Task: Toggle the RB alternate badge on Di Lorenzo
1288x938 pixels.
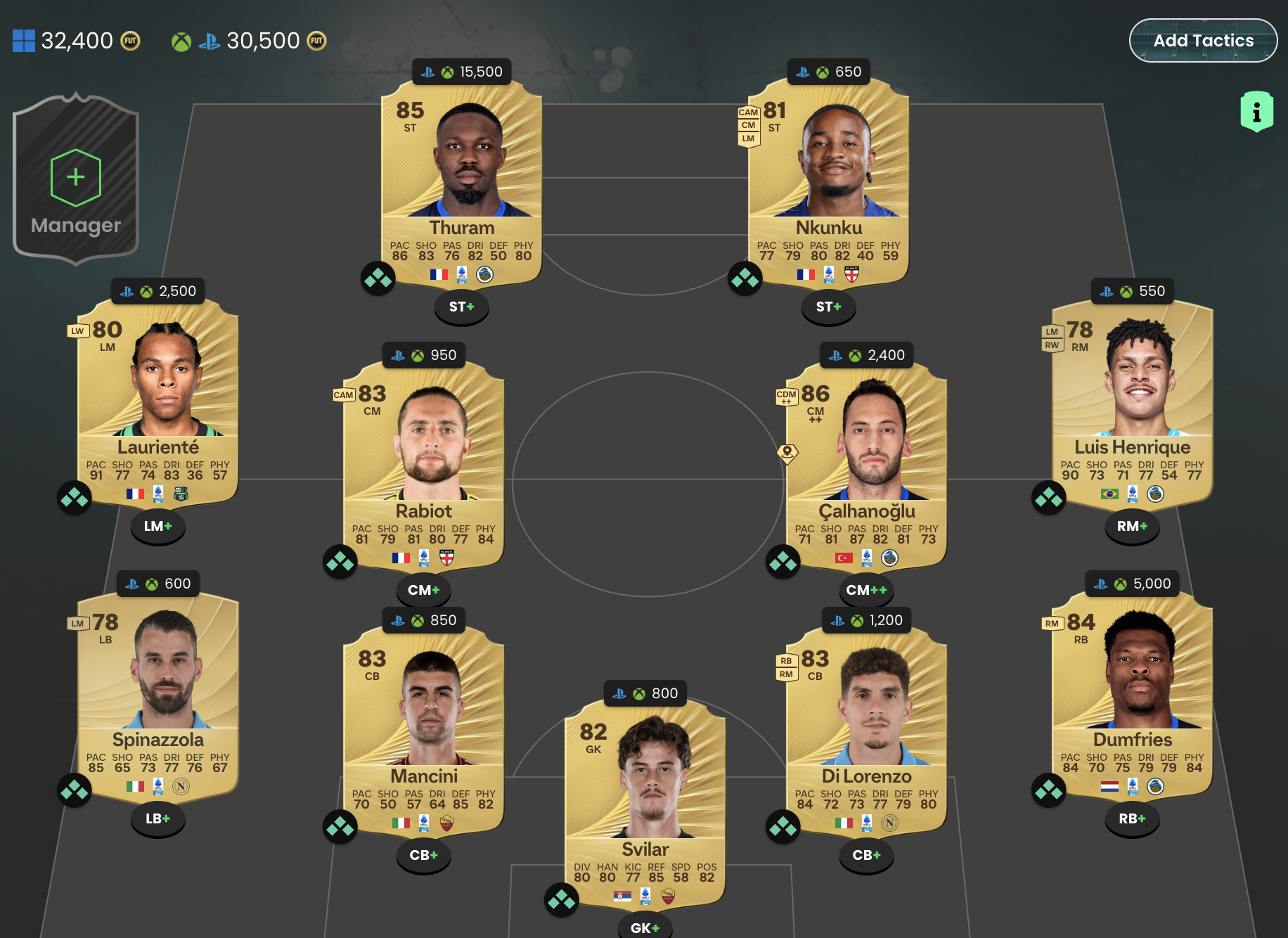Action: point(787,662)
